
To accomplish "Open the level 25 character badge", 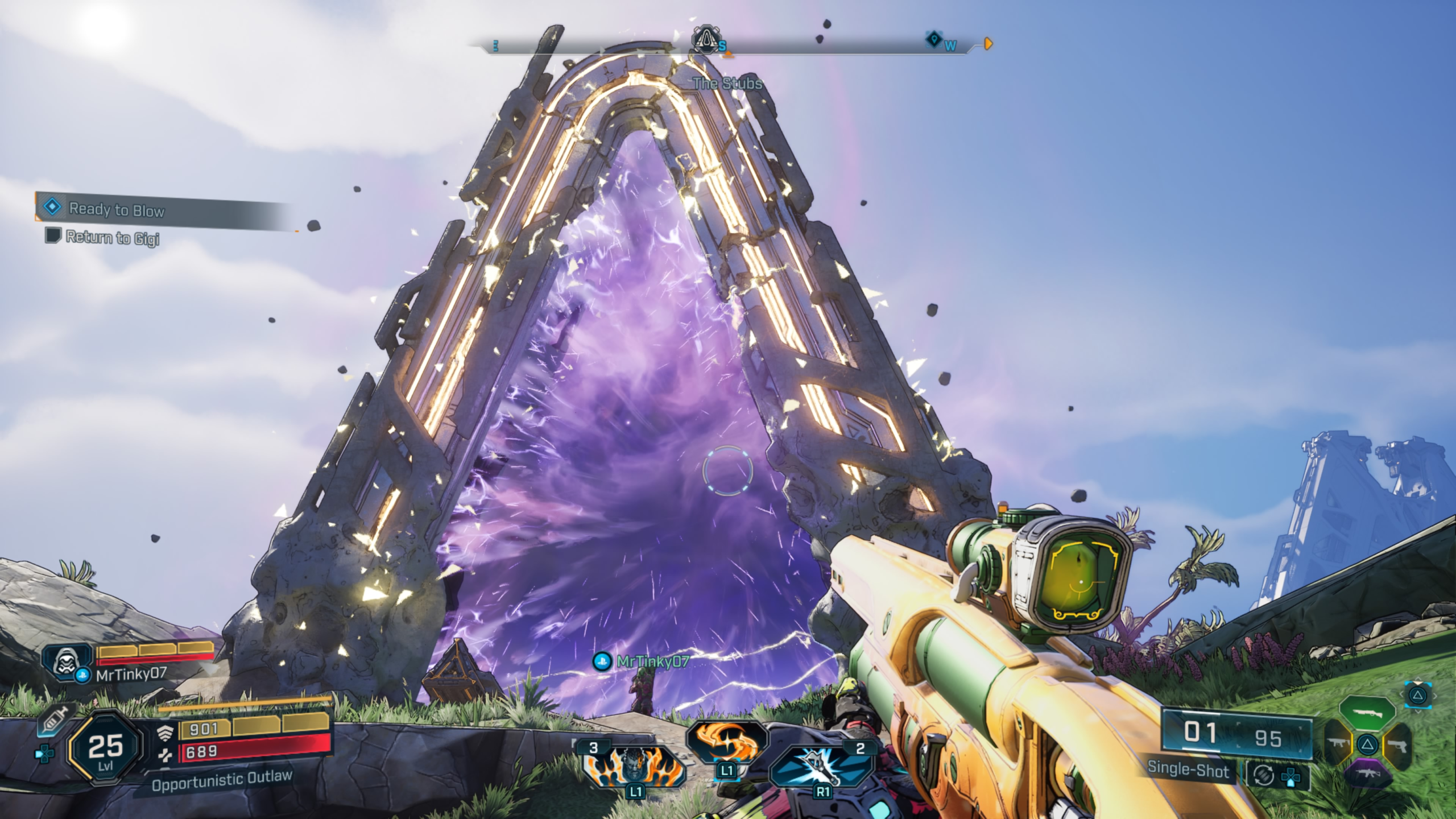I will pos(105,748).
